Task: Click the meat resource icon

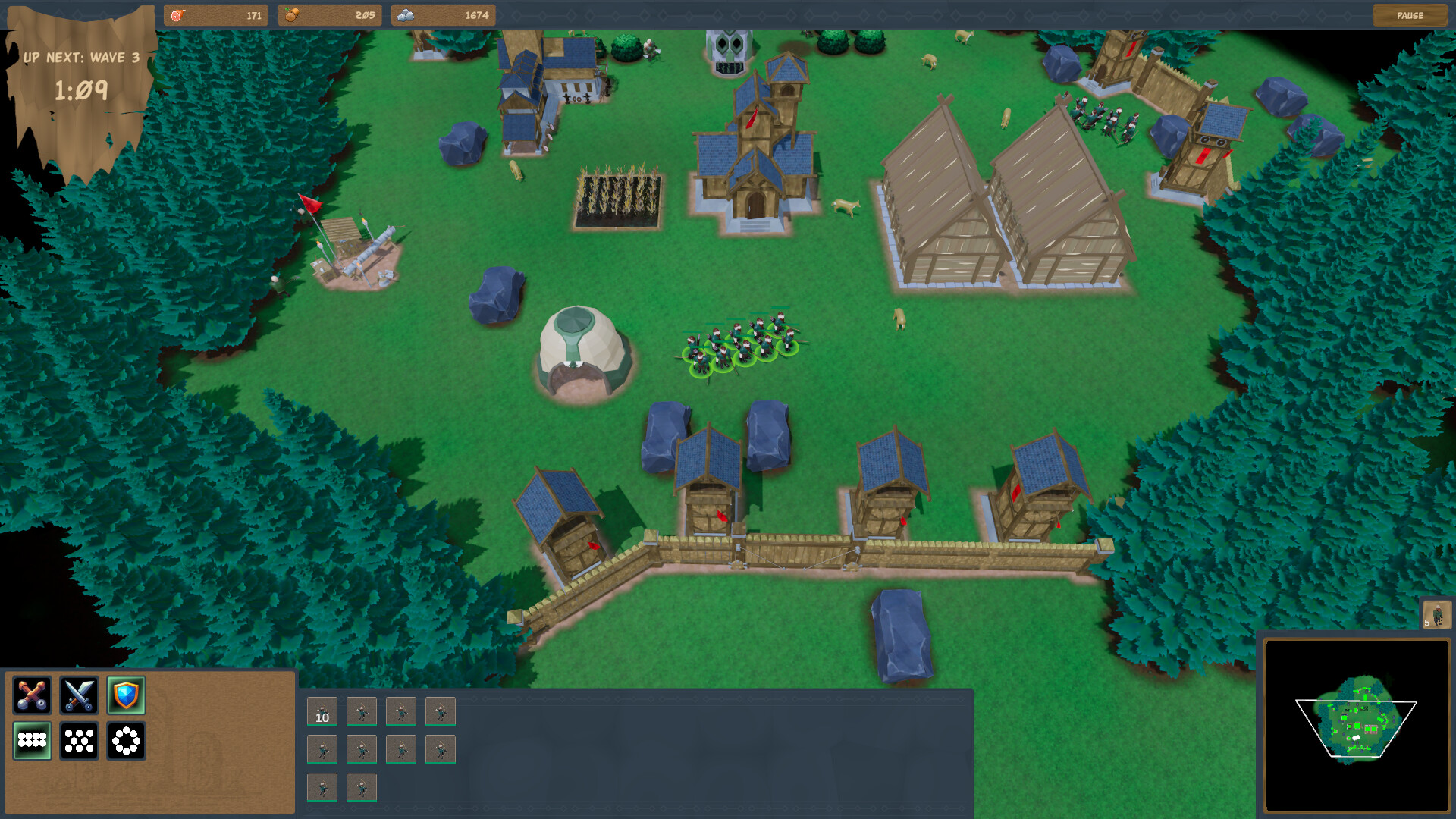Action: click(180, 14)
